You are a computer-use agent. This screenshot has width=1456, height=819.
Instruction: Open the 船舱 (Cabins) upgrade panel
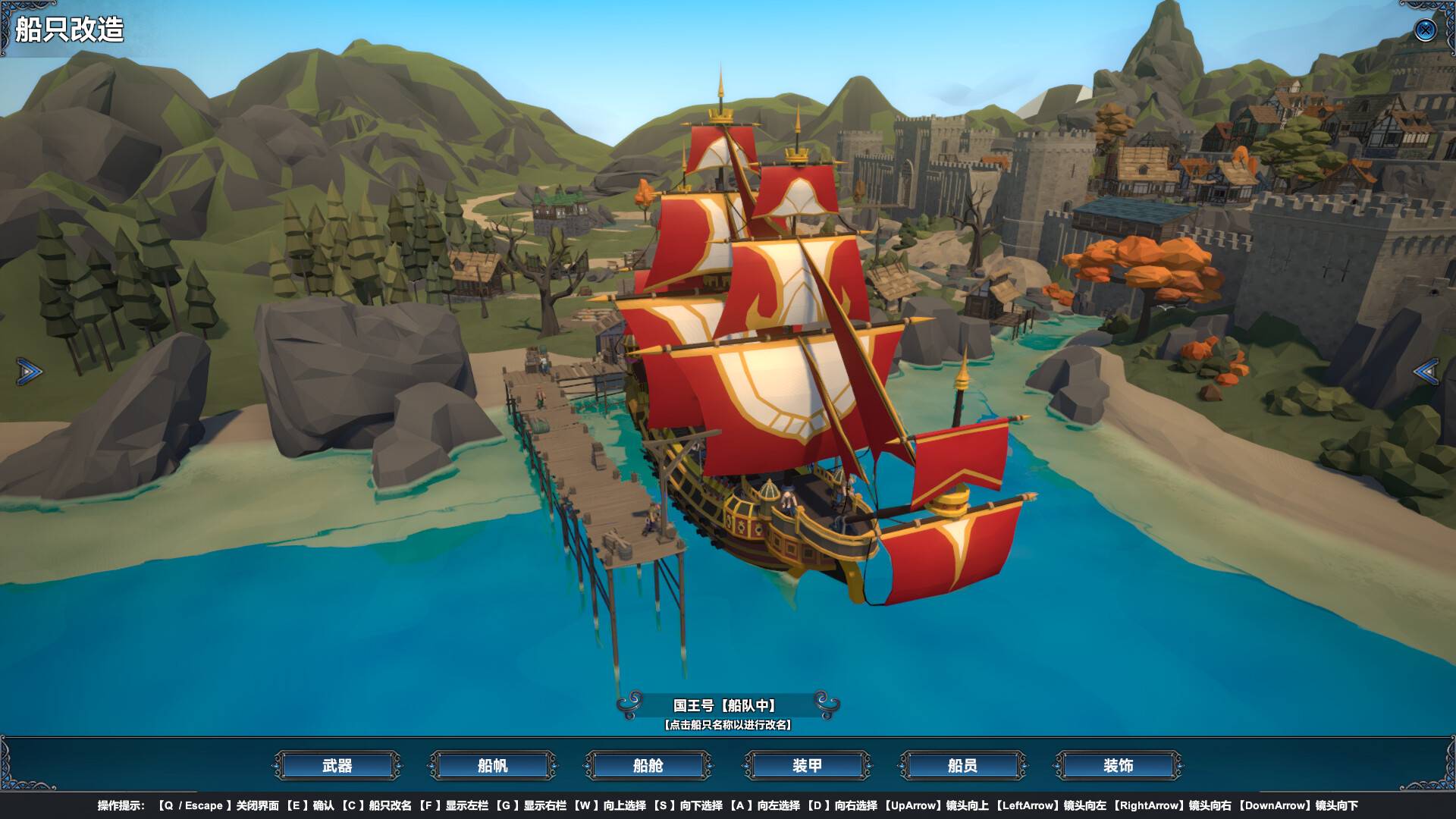[x=648, y=767]
